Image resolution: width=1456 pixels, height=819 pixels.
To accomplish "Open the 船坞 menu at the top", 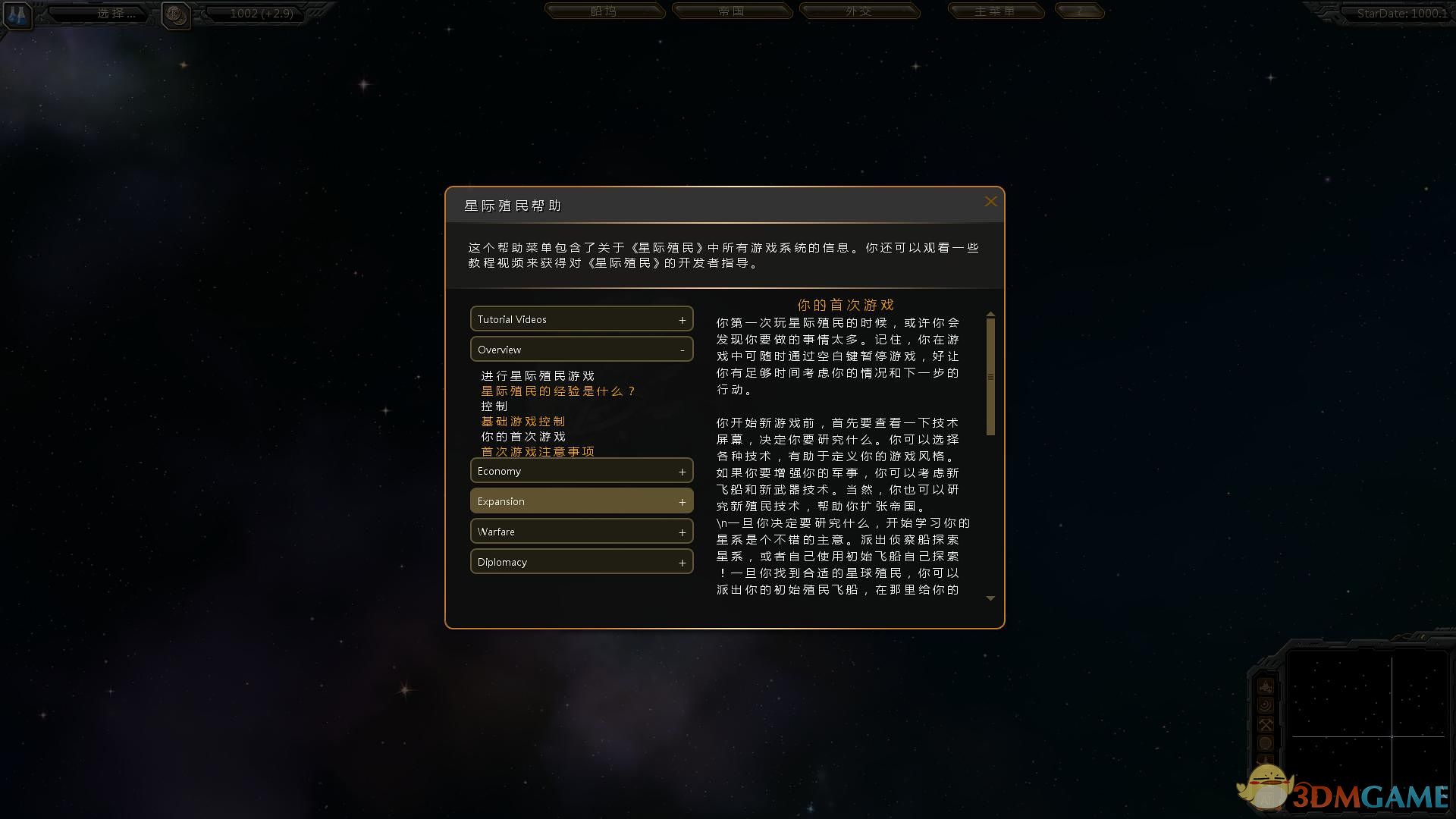I will (604, 11).
